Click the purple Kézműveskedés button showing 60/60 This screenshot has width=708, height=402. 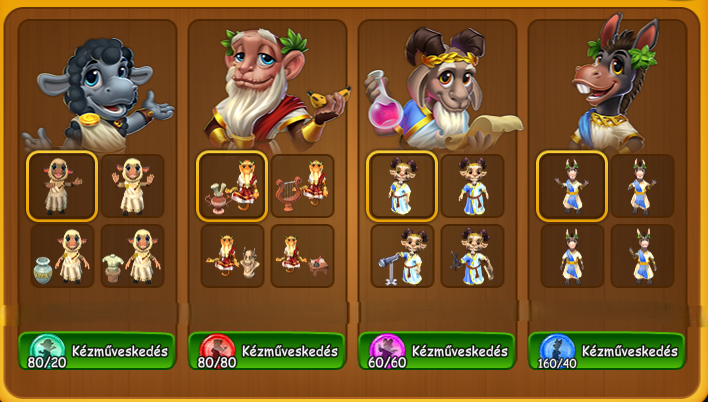pyautogui.click(x=437, y=351)
